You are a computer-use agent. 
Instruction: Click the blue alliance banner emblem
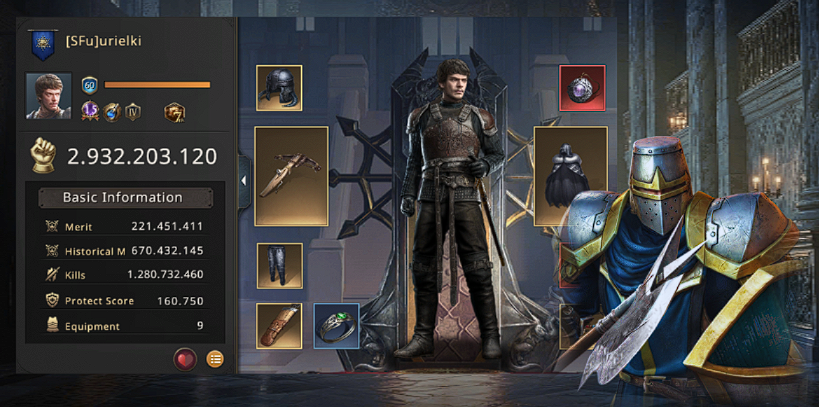click(x=42, y=41)
